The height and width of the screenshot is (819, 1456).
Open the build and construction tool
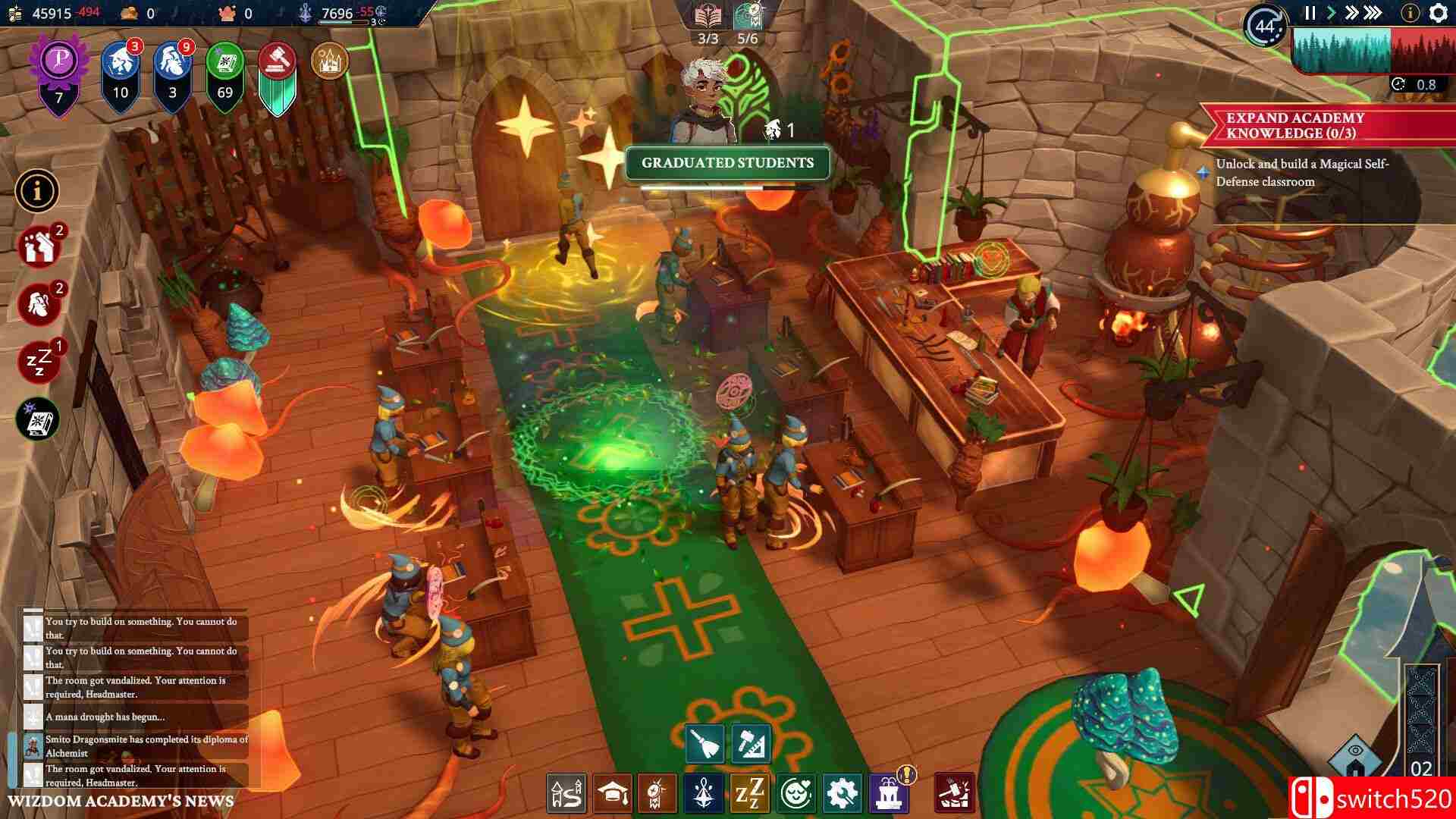click(x=751, y=745)
